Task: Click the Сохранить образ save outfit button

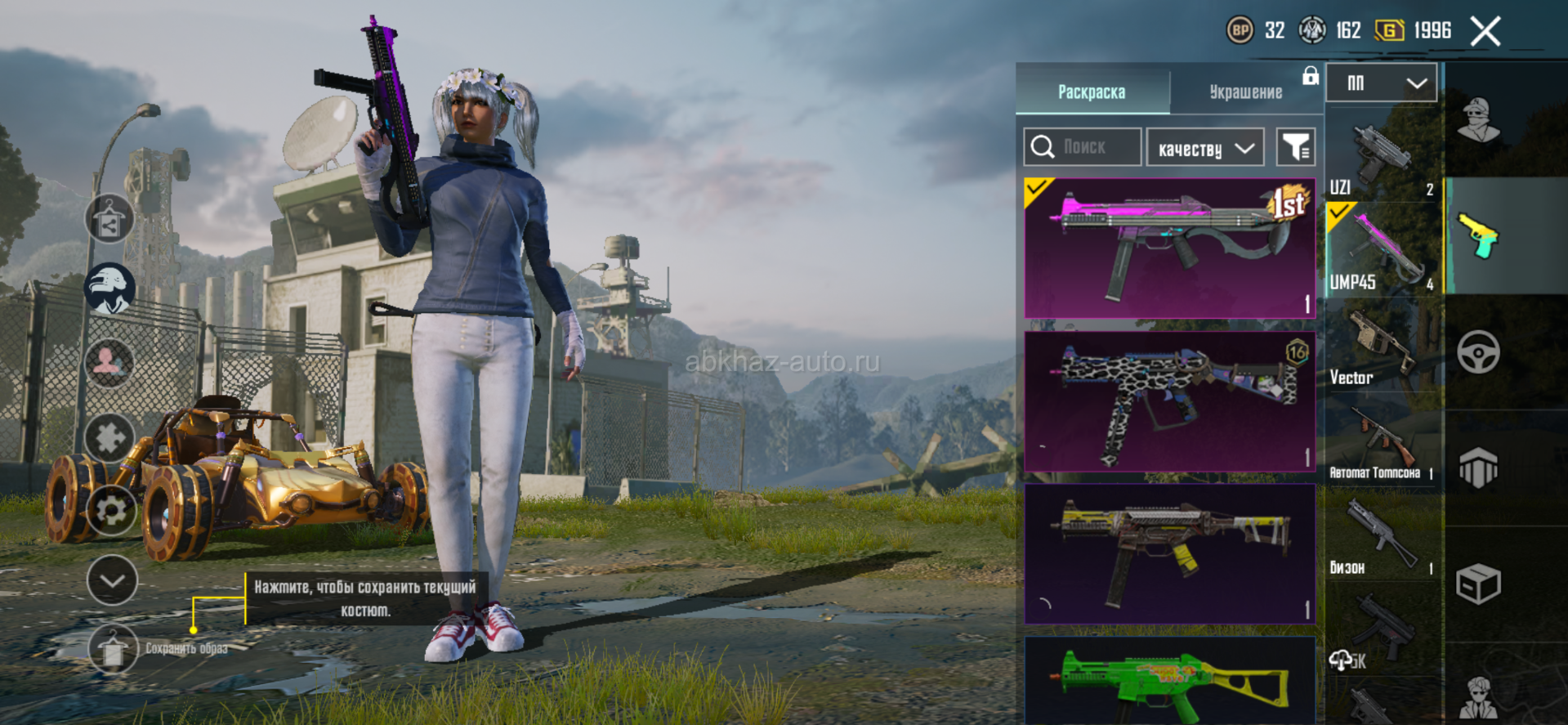Action: (113, 649)
